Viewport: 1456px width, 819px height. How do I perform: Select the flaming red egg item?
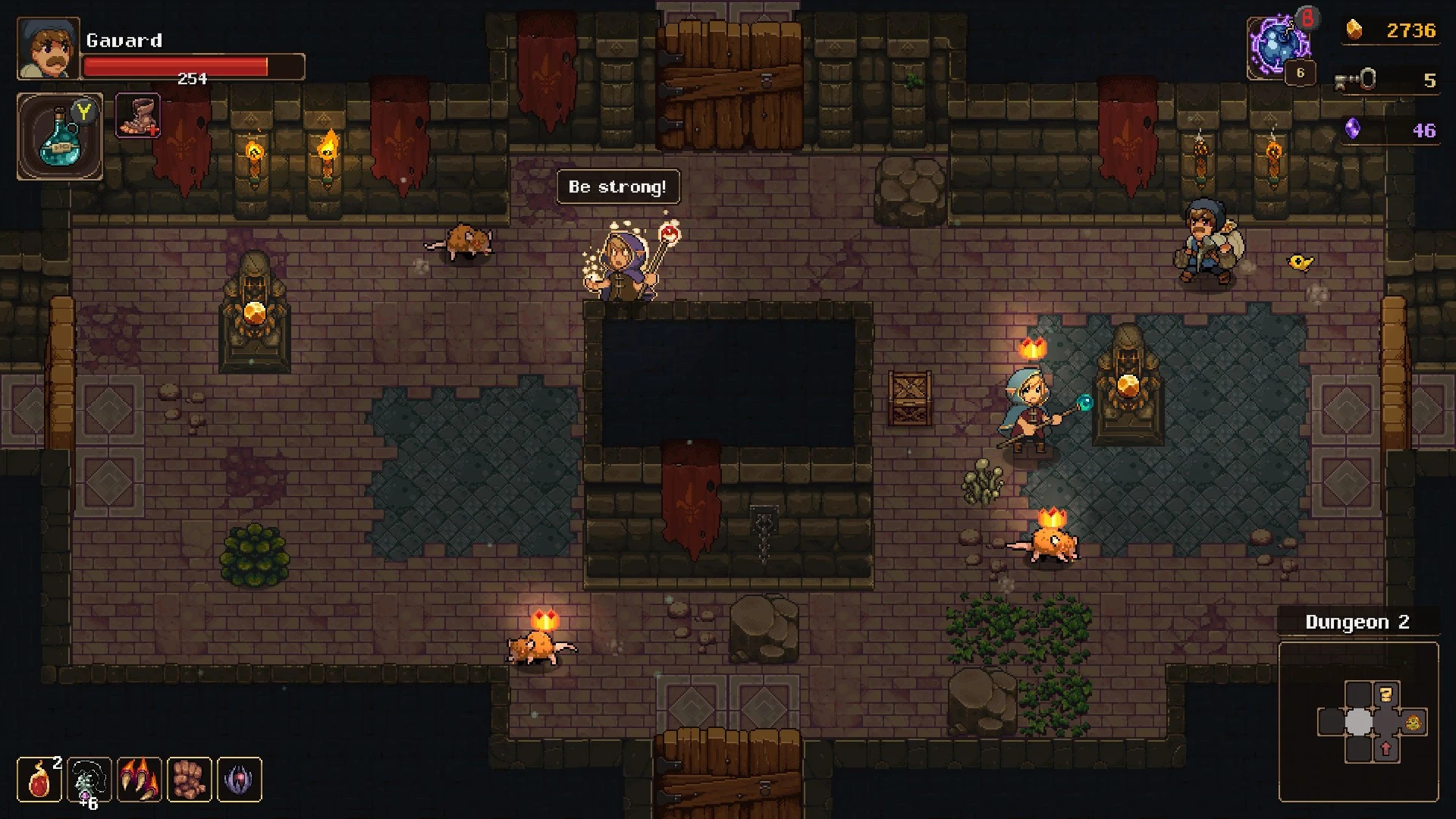tap(39, 779)
